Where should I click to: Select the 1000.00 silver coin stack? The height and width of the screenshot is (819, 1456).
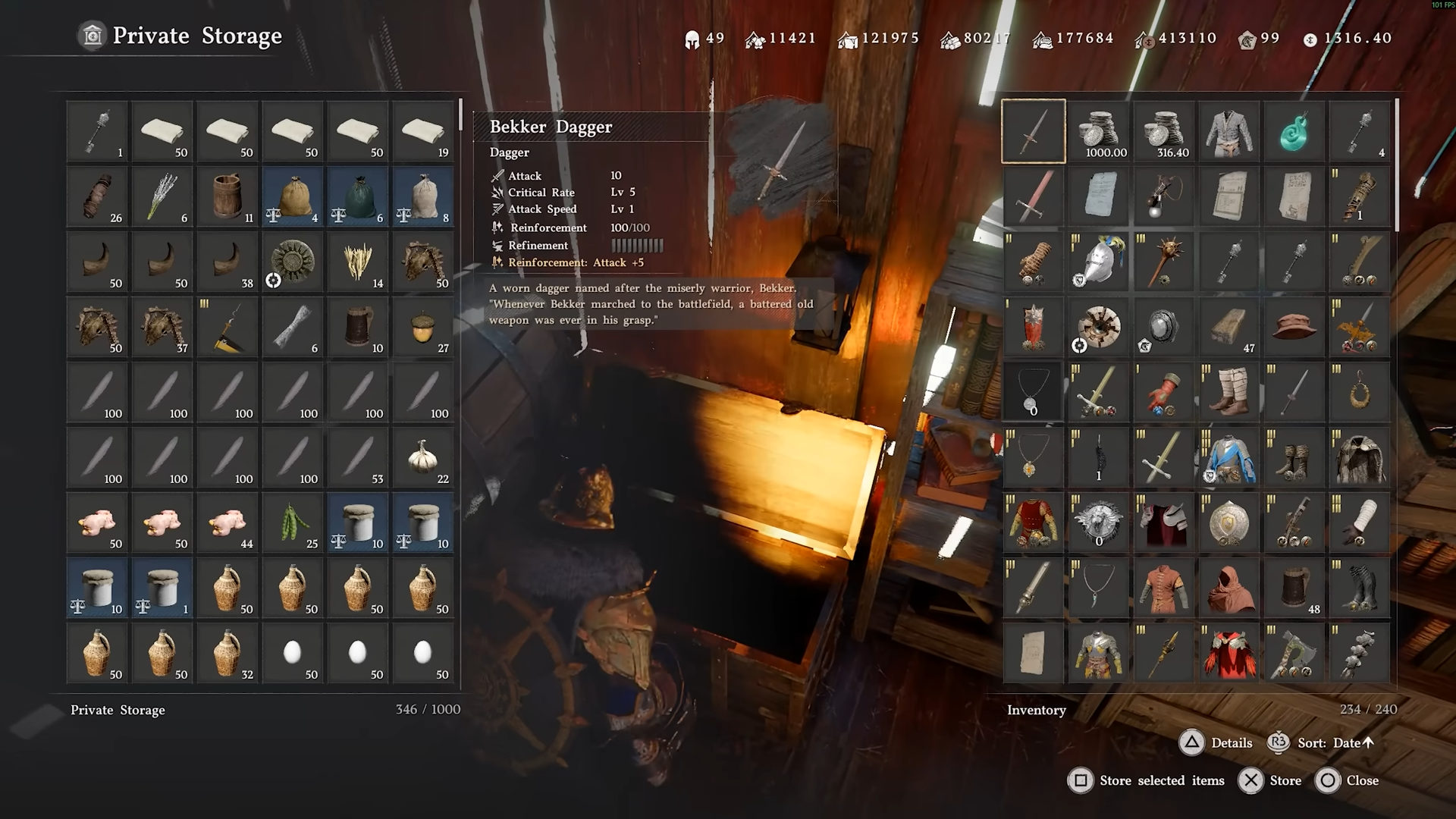coord(1098,131)
